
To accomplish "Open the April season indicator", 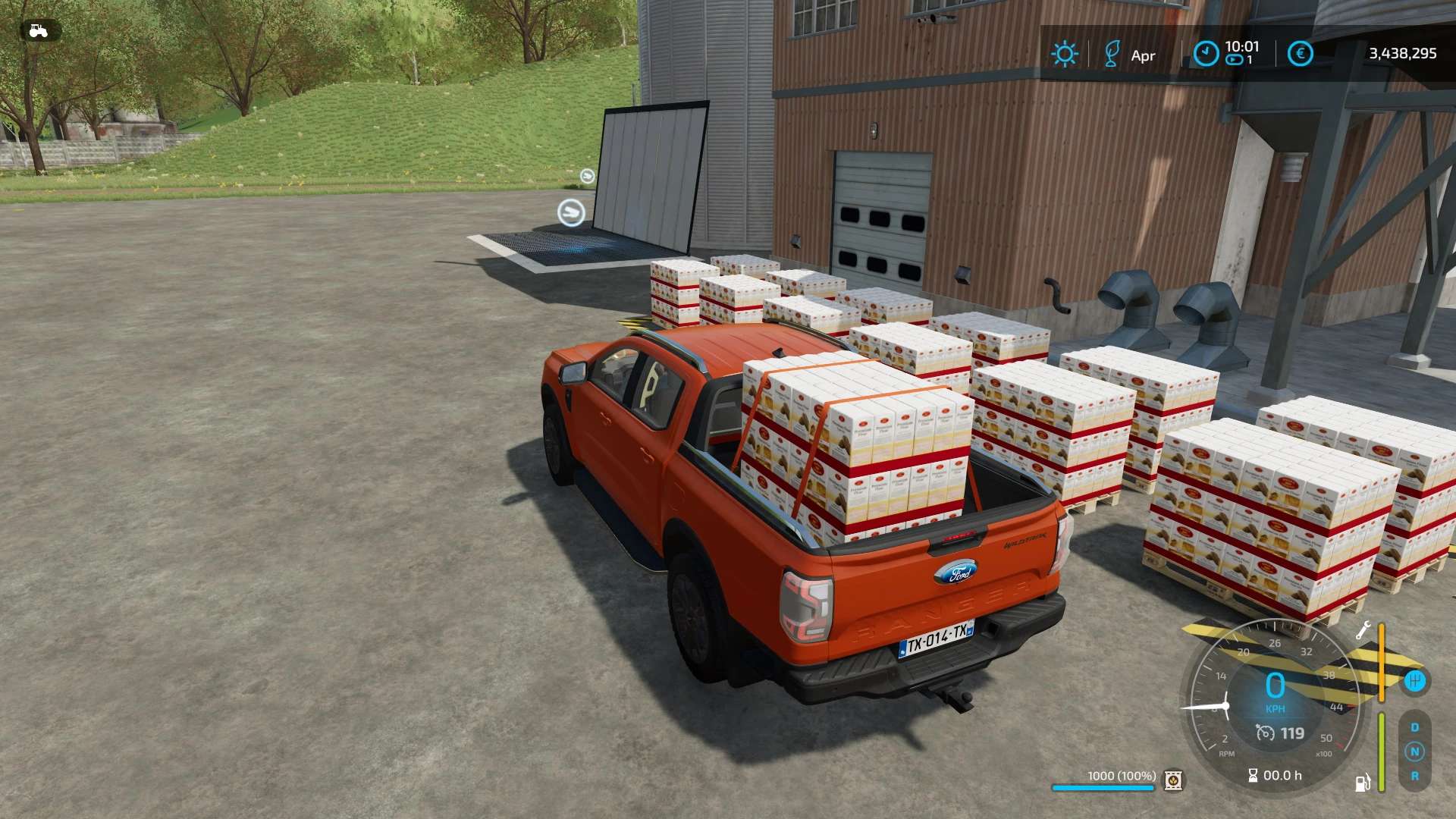I will pos(1112,54).
